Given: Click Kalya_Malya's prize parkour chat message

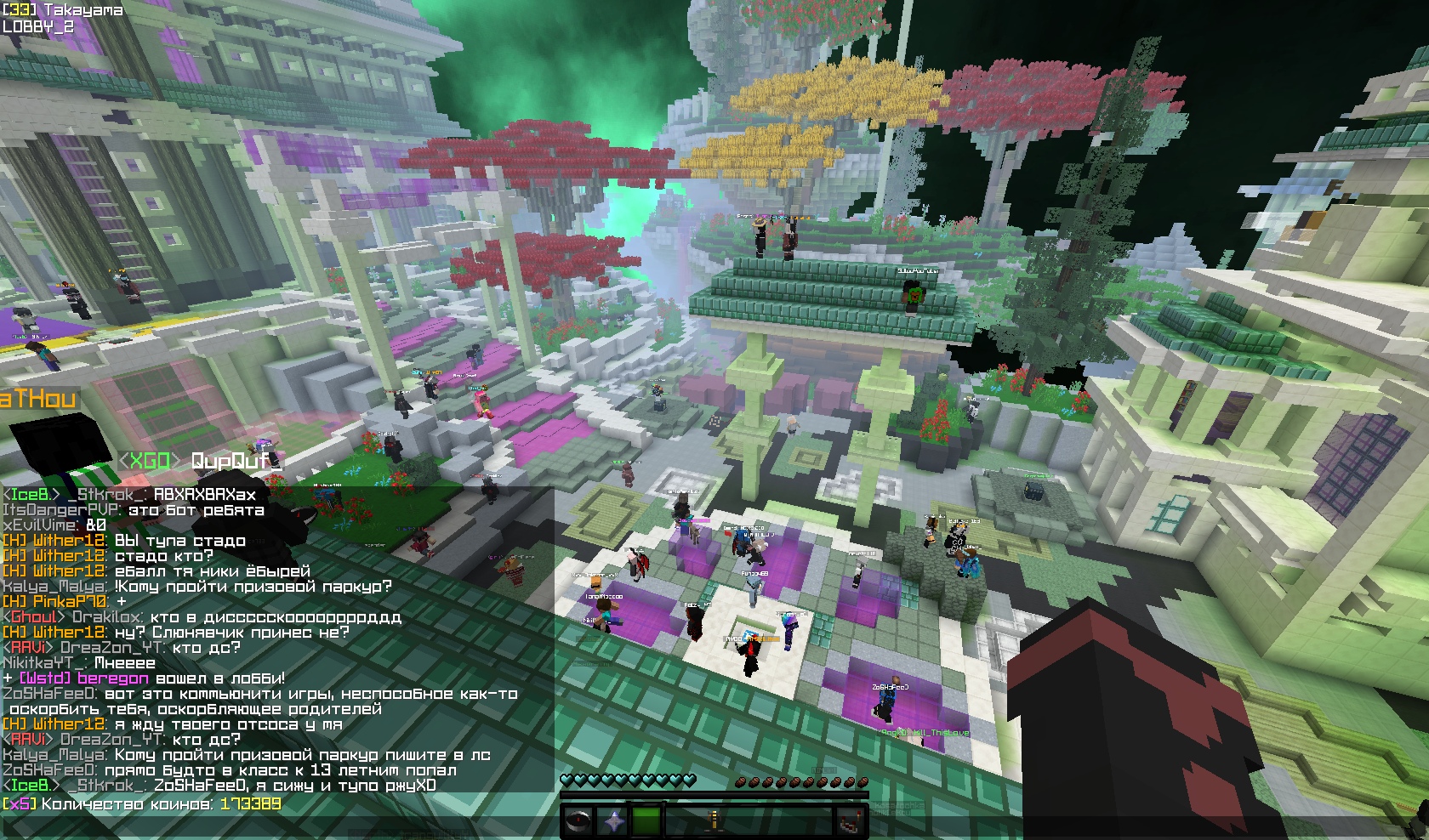Looking at the screenshot, I should [197, 587].
